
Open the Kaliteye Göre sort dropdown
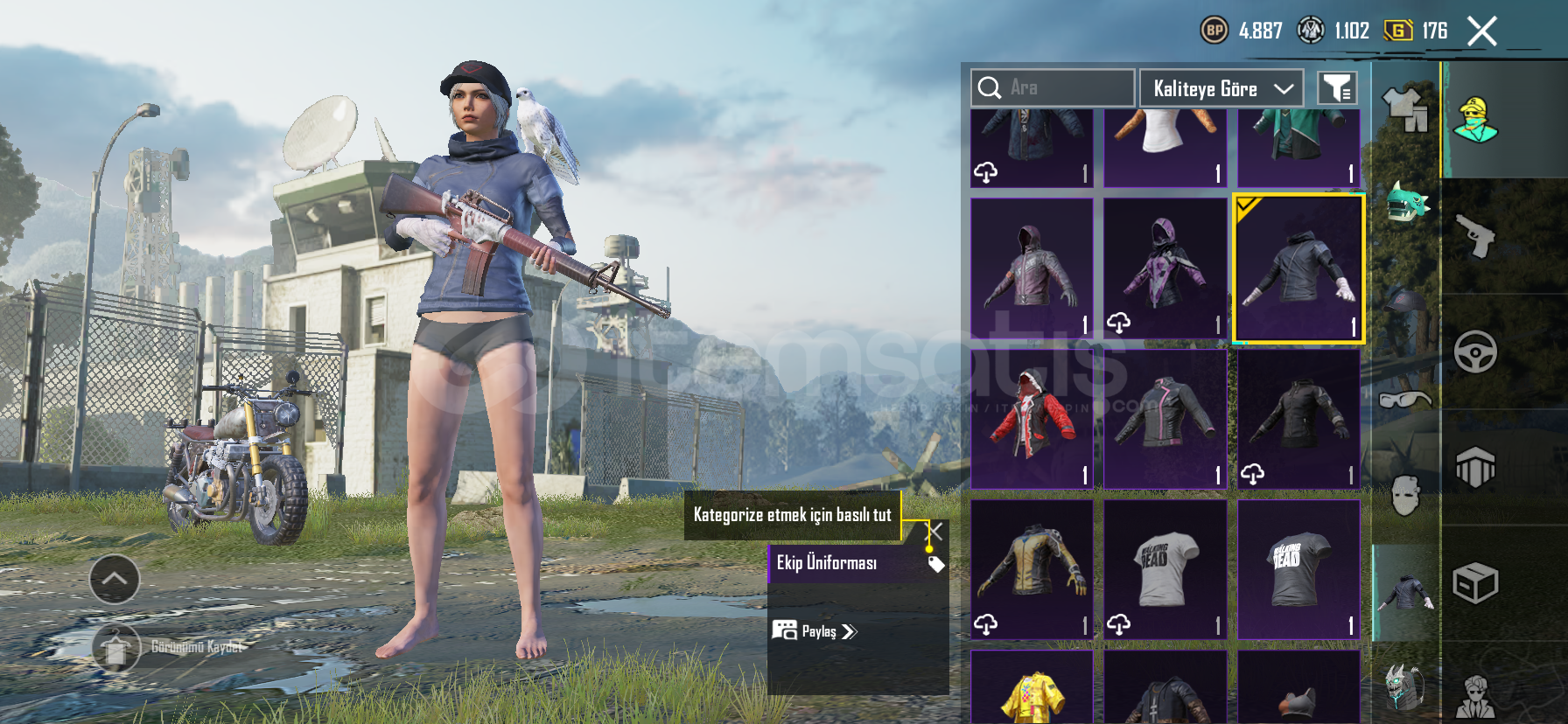click(x=1221, y=88)
